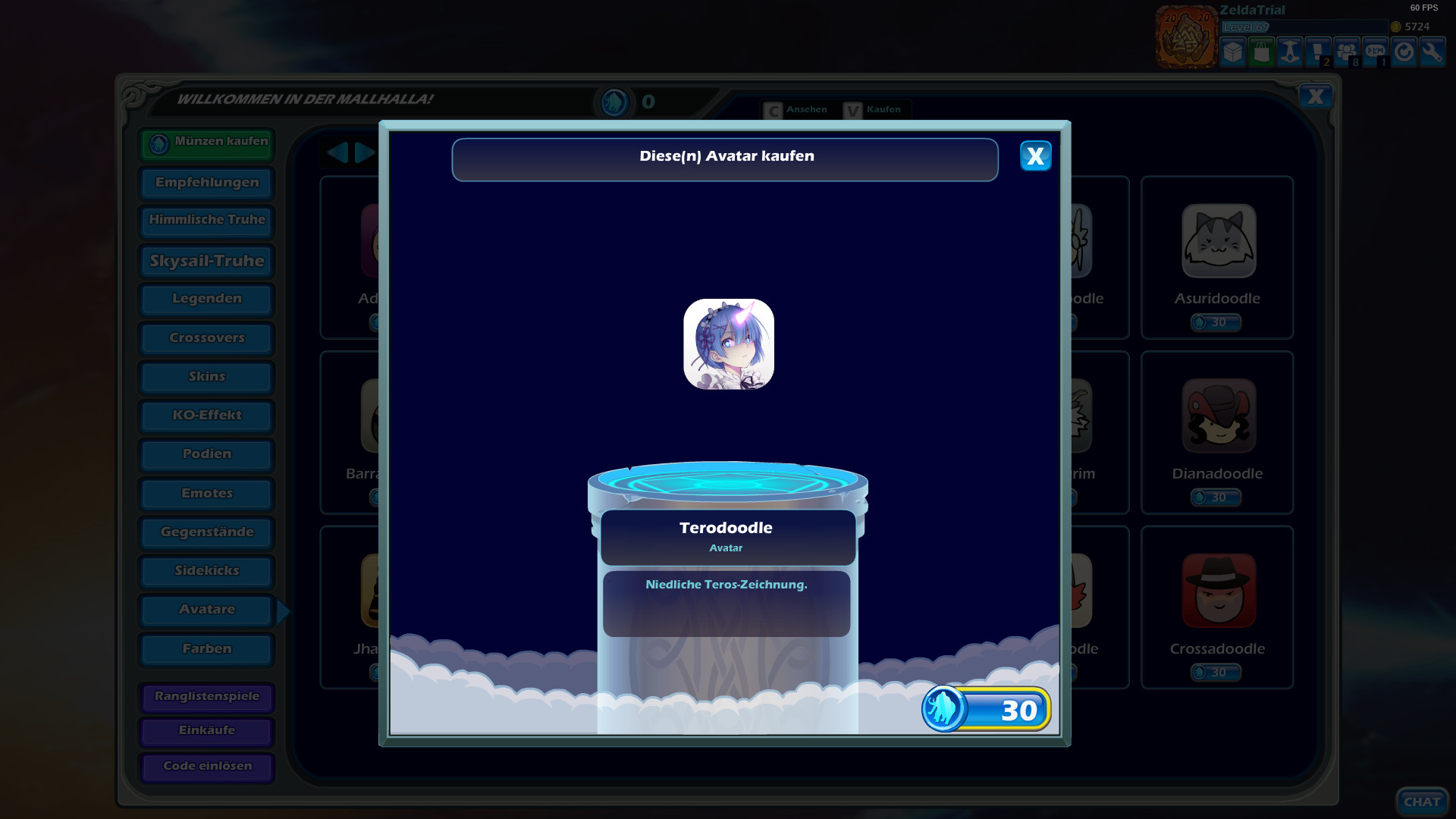Select the Farben category
Viewport: 1456px width, 819px height.
206,648
